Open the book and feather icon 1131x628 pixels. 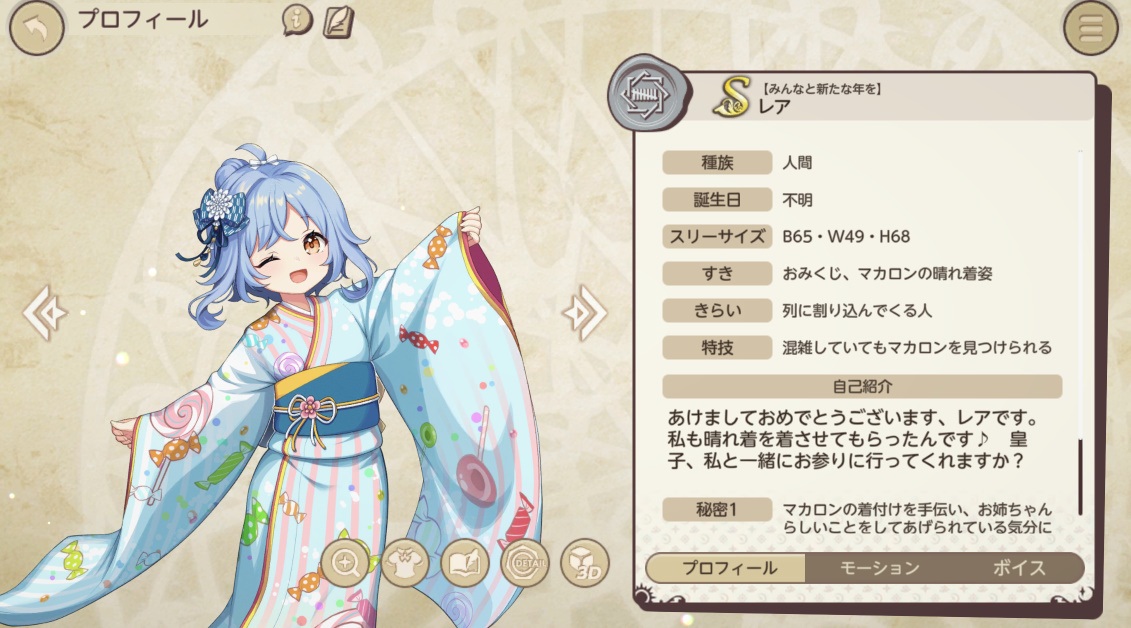[x=464, y=564]
